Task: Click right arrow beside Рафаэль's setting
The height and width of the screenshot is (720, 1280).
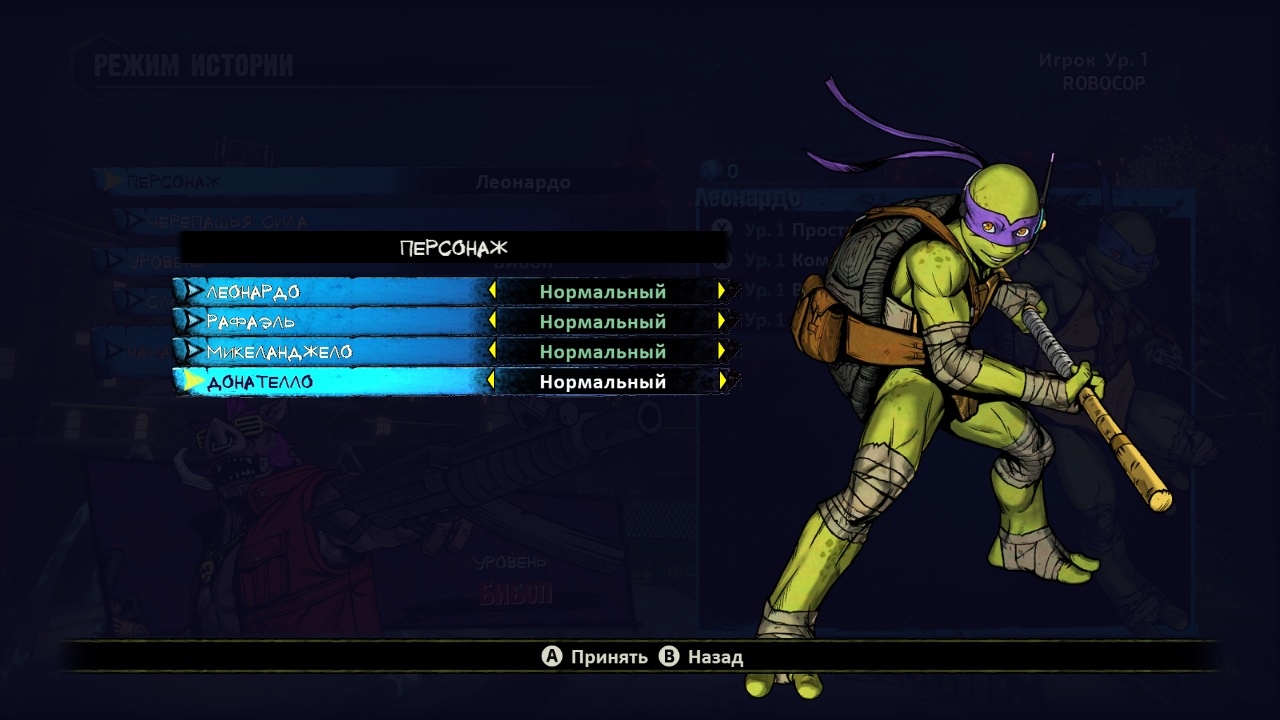Action: pyautogui.click(x=721, y=321)
